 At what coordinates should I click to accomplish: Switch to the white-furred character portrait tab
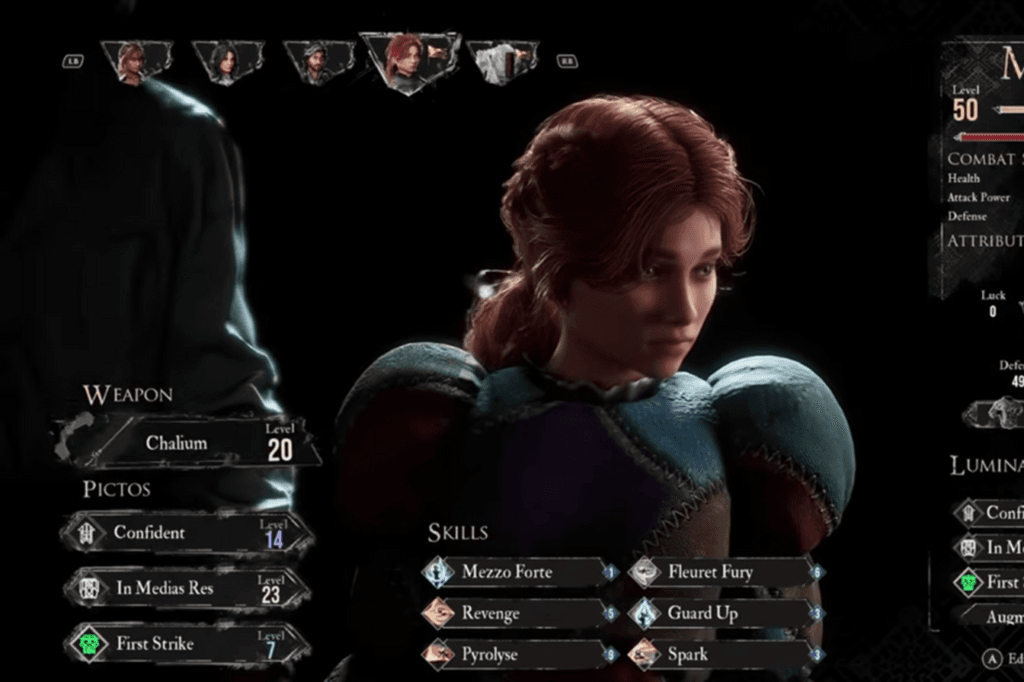(502, 61)
